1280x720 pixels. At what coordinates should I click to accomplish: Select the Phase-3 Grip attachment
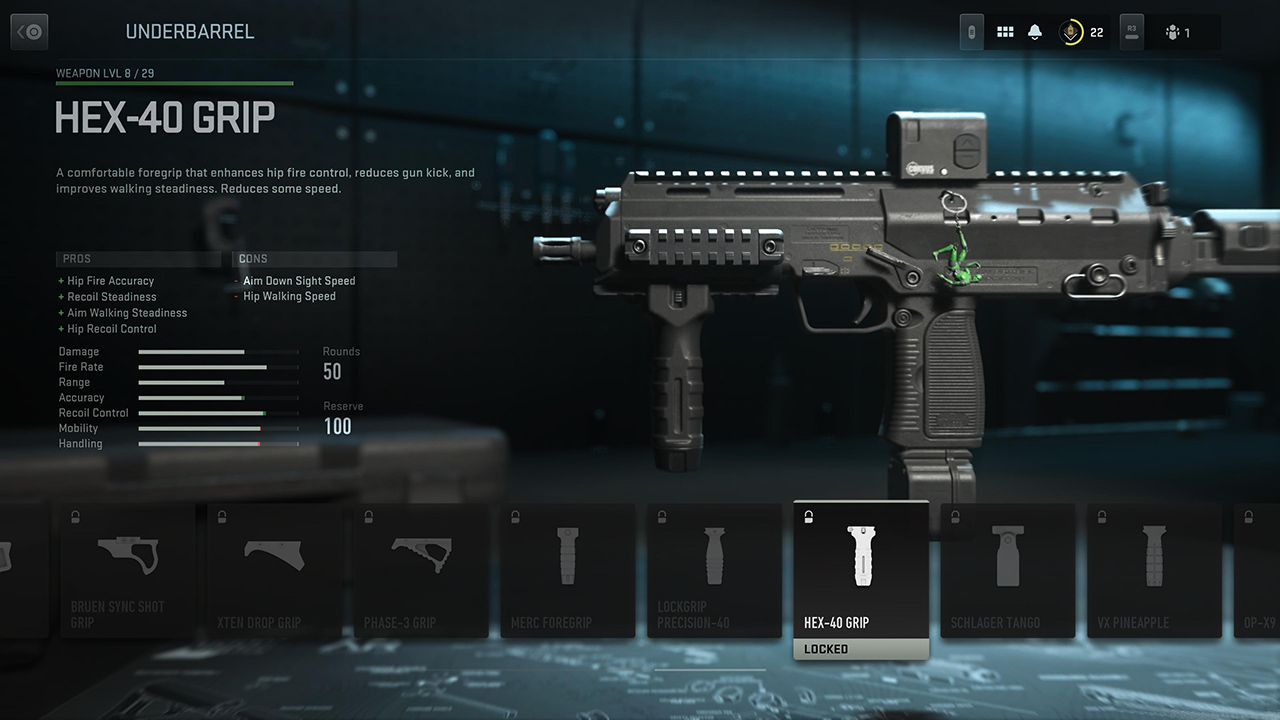point(421,570)
